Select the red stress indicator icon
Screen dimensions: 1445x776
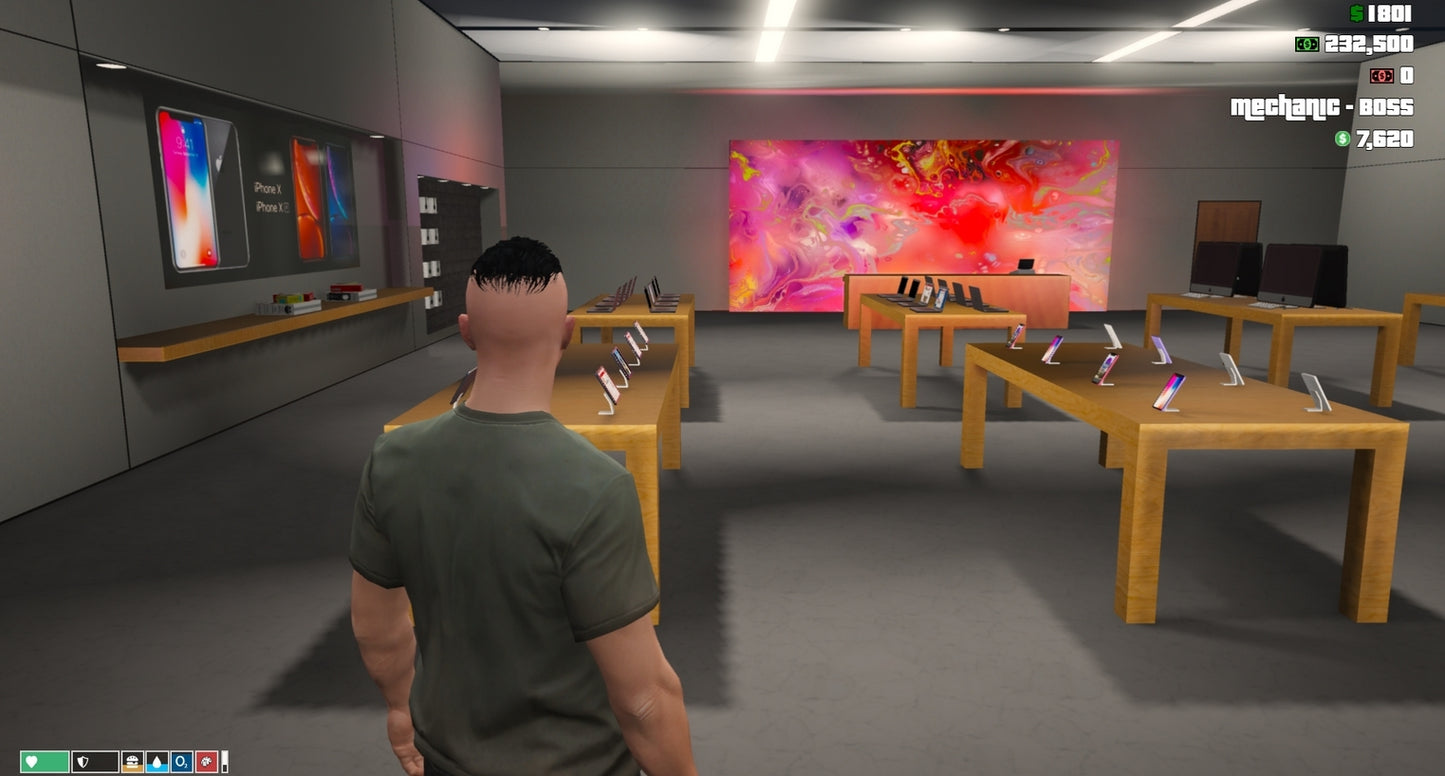pos(206,761)
